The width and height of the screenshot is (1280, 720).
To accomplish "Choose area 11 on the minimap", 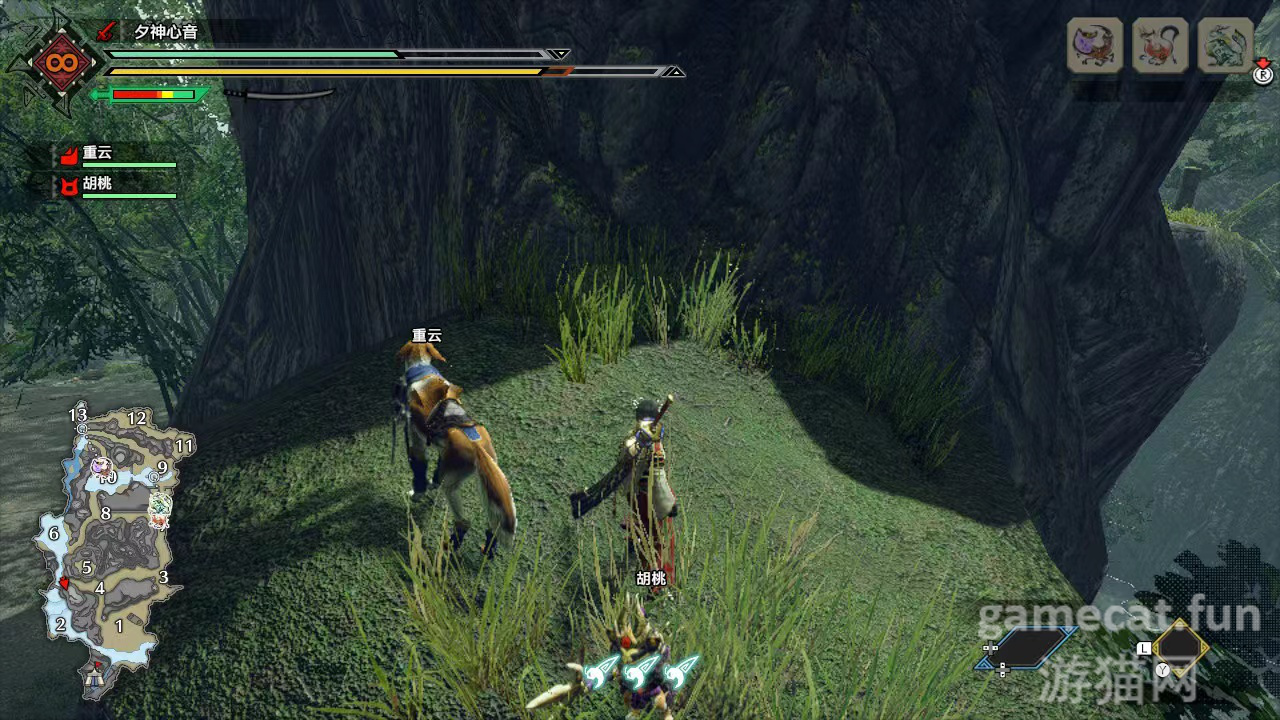I will tap(183, 446).
